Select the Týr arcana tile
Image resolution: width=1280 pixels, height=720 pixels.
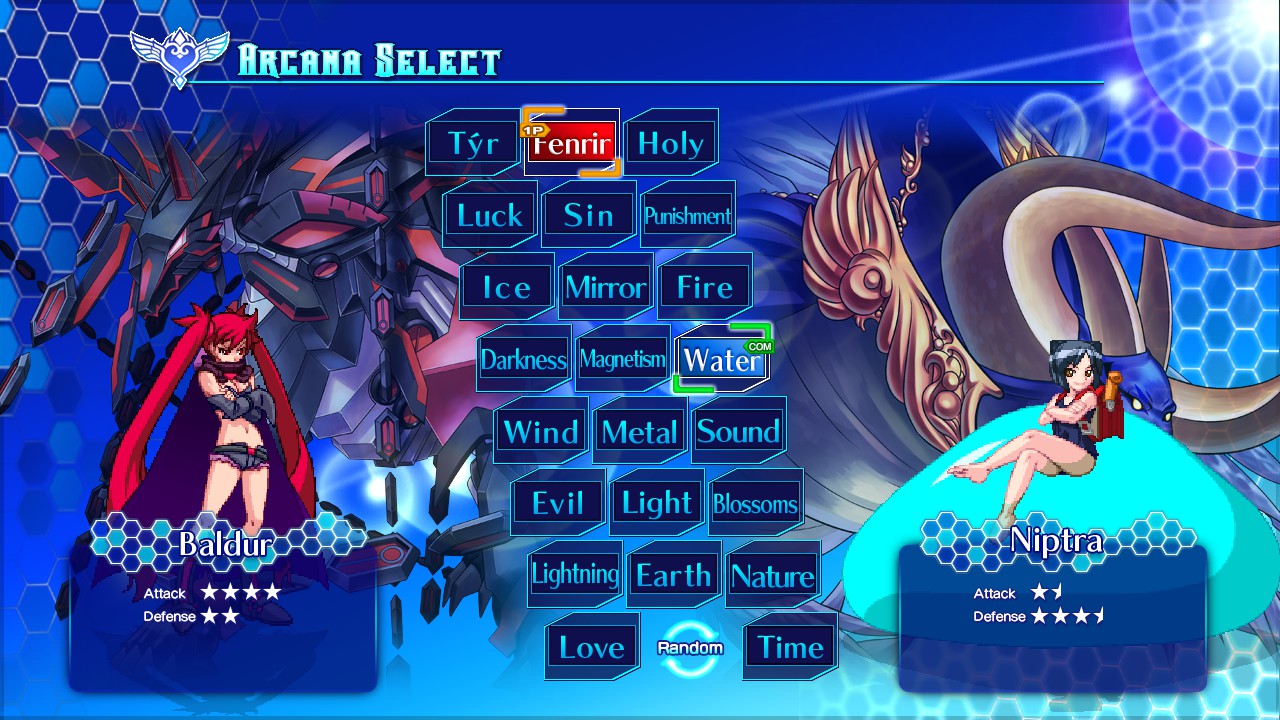(x=473, y=143)
